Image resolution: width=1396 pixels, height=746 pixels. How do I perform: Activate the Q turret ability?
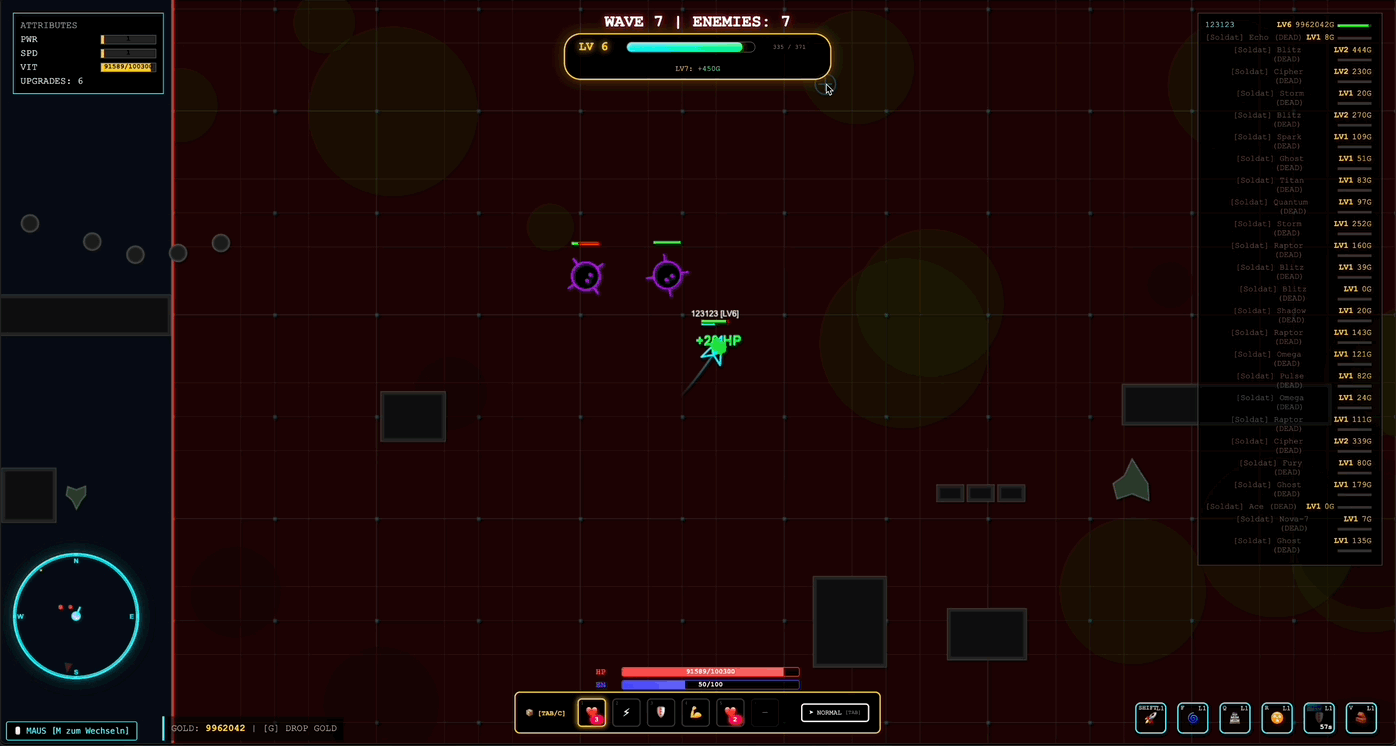[x=1234, y=717]
